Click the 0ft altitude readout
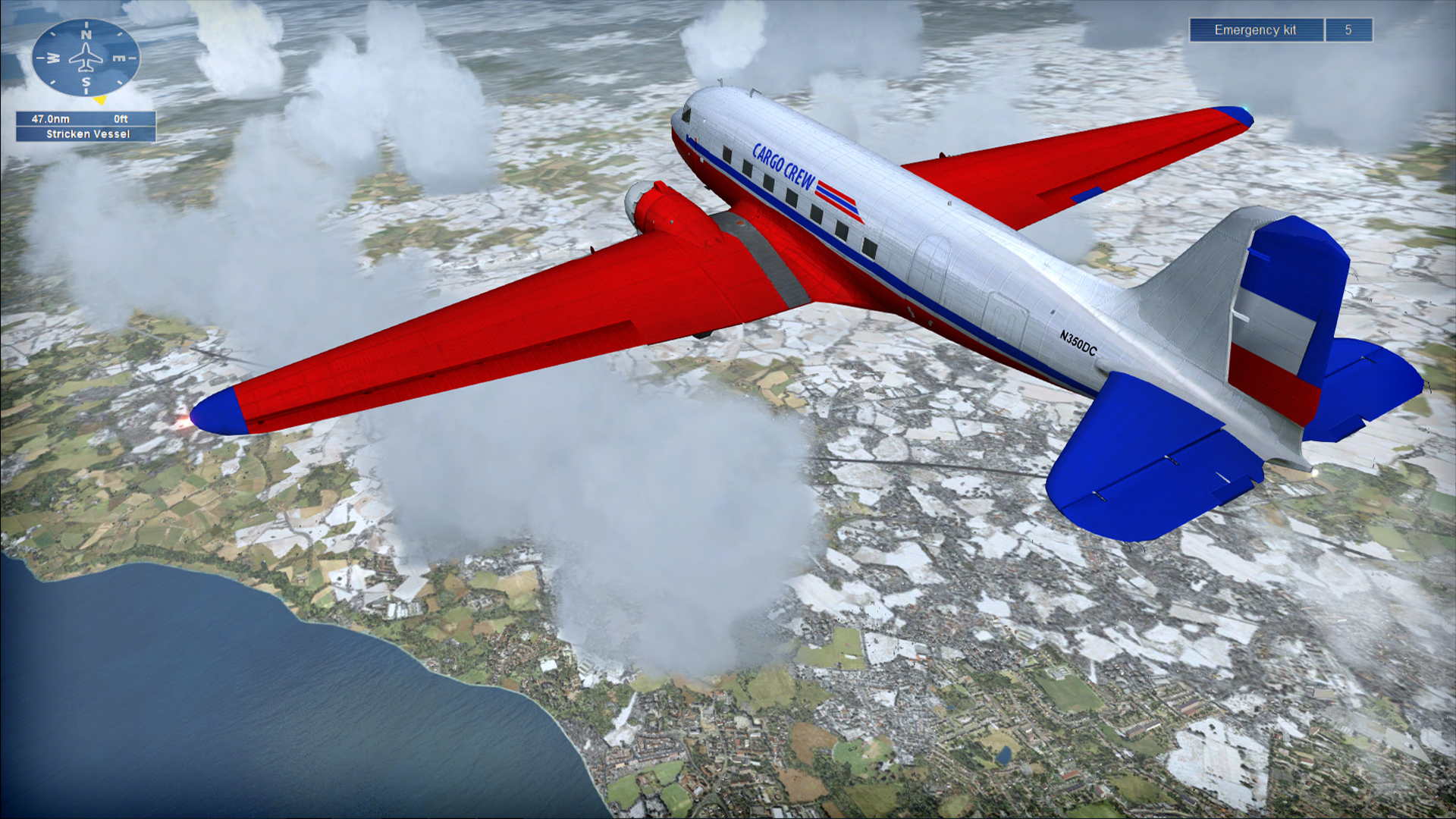Viewport: 1456px width, 819px height. coord(120,118)
